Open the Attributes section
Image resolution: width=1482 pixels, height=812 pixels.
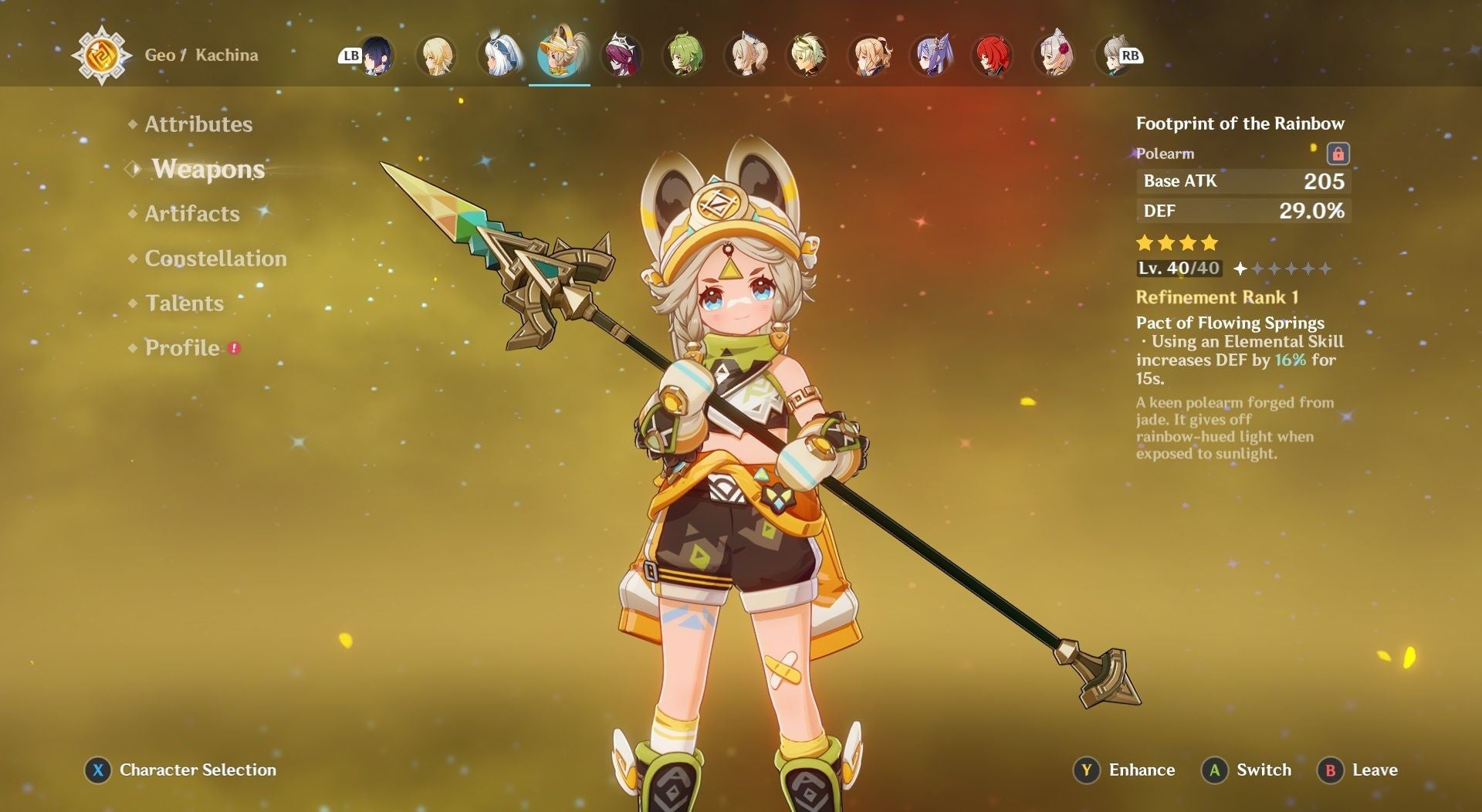pos(199,123)
